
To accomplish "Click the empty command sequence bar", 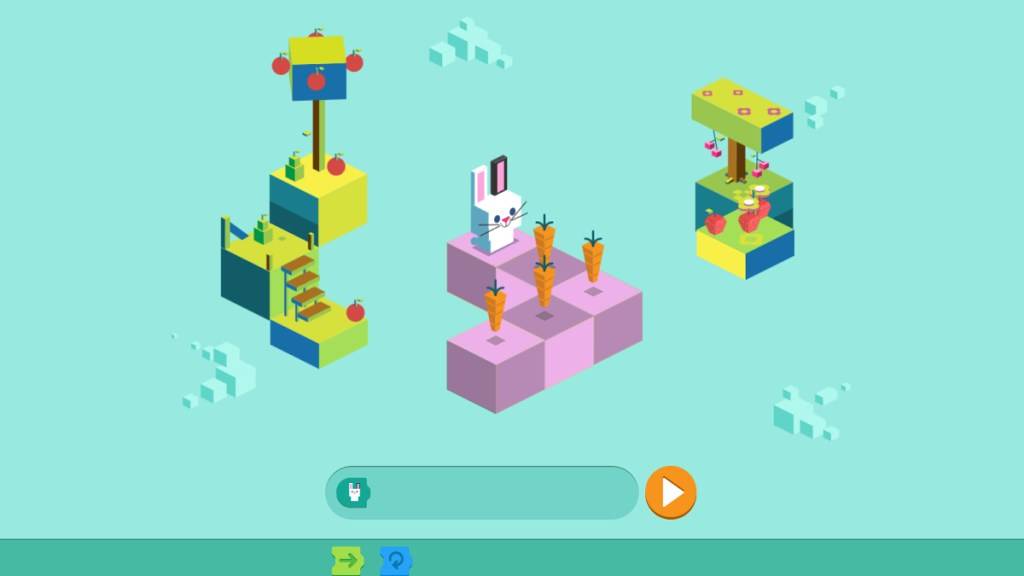I will click(500, 492).
